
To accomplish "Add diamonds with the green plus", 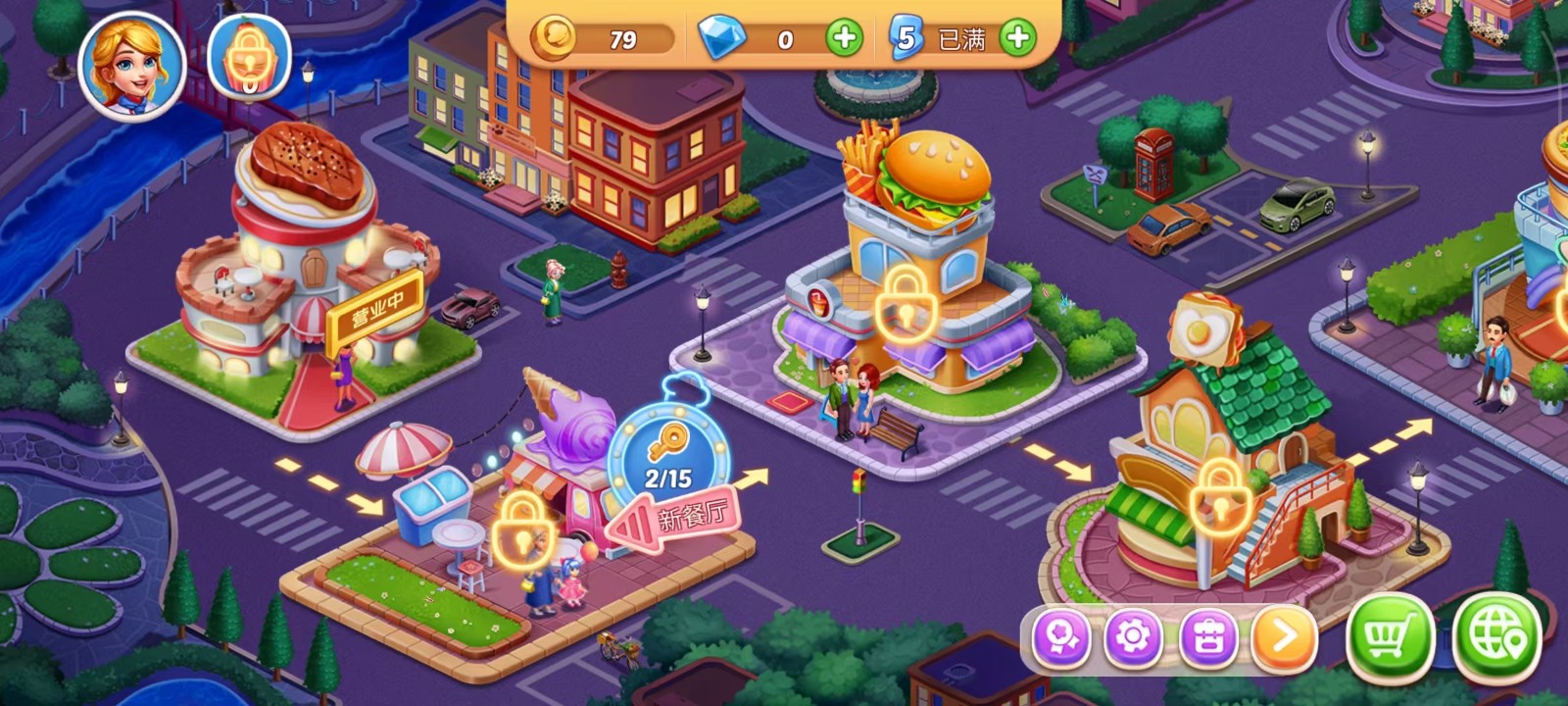I will pos(844,39).
